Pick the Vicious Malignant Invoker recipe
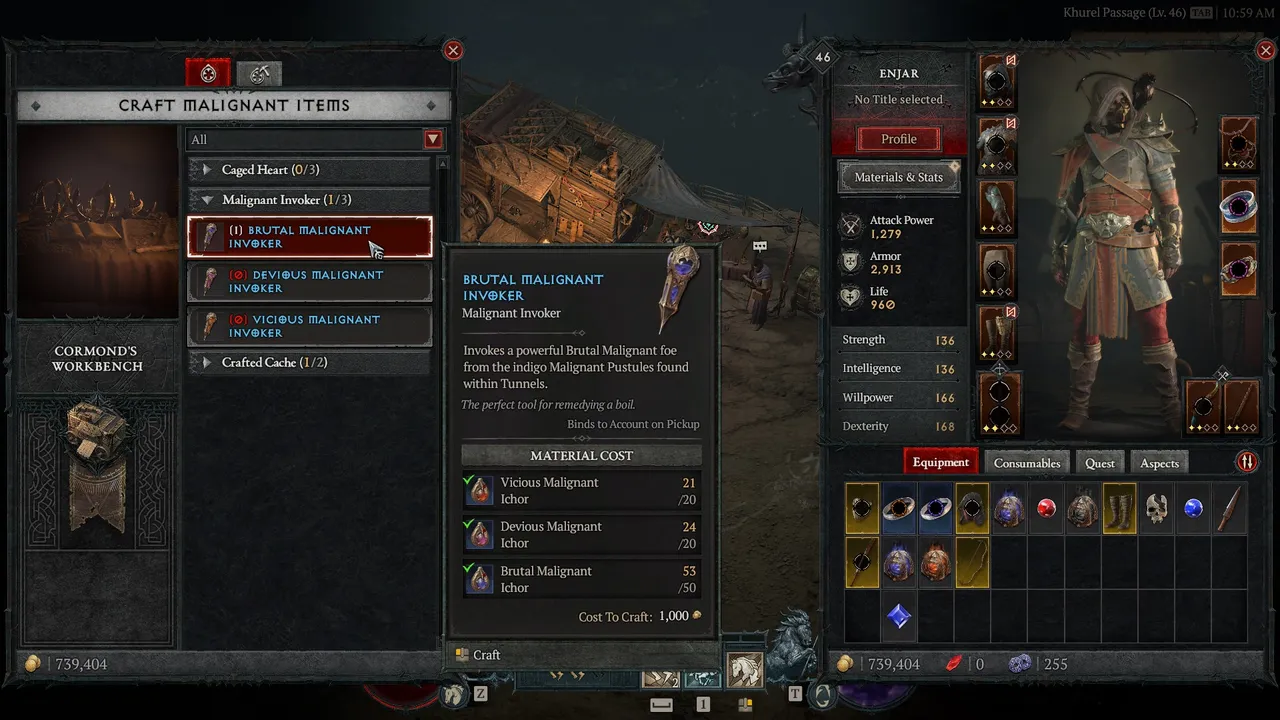This screenshot has width=1280, height=720. pyautogui.click(x=310, y=326)
